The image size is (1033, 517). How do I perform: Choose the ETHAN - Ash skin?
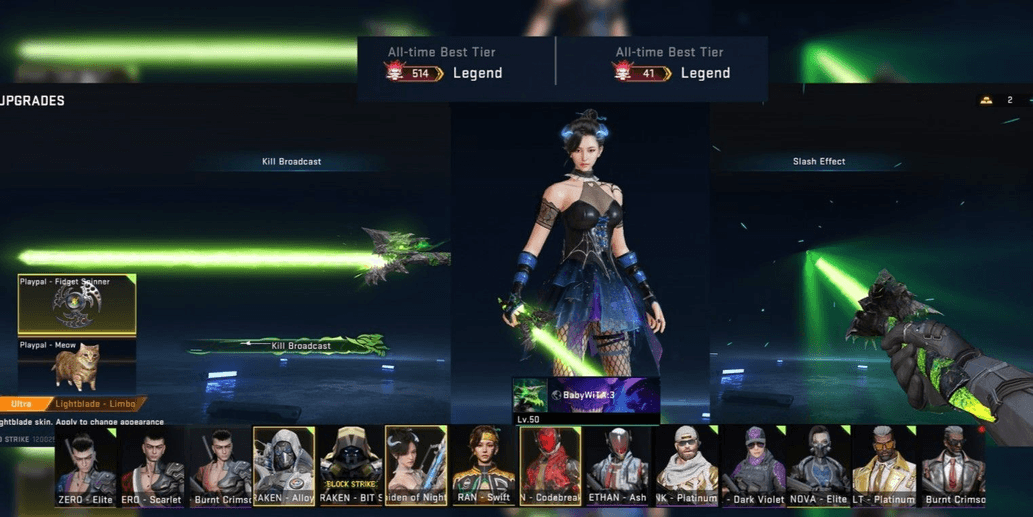pyautogui.click(x=617, y=466)
